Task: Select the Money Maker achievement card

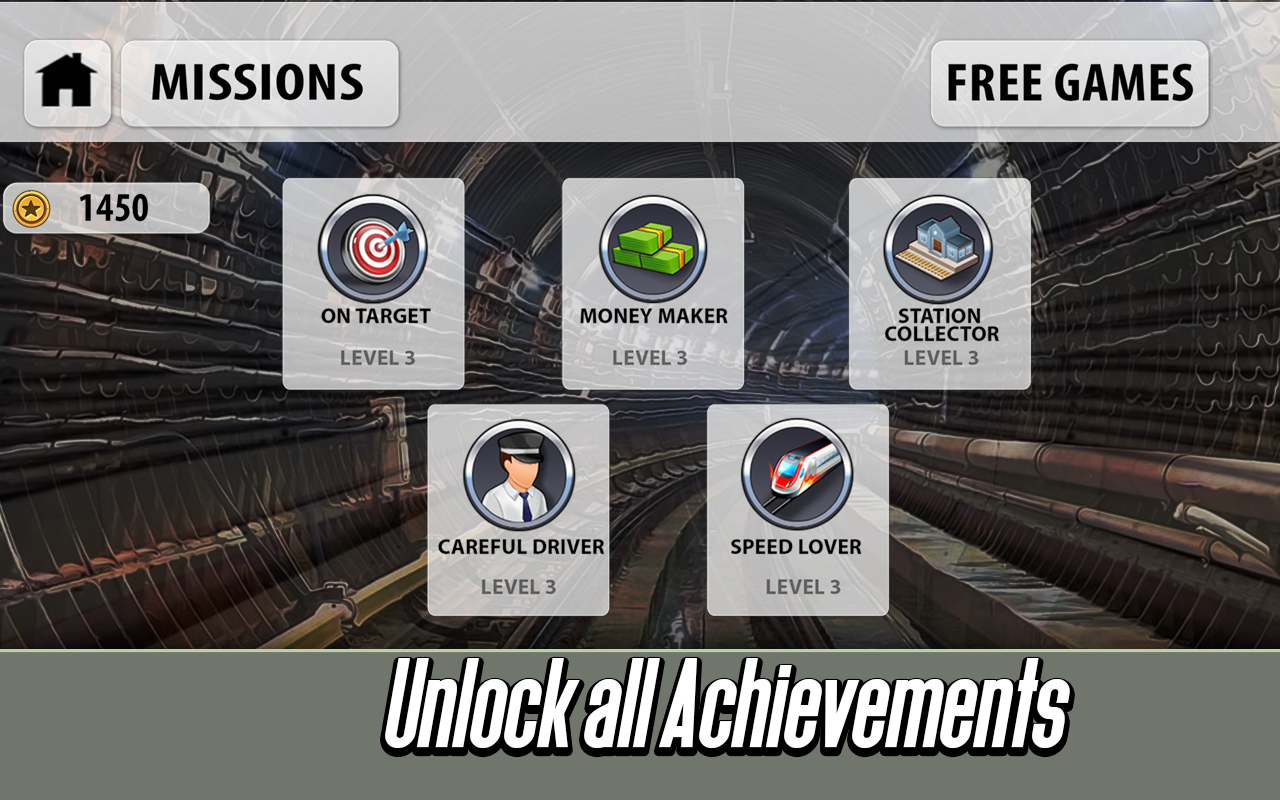Action: coord(652,283)
